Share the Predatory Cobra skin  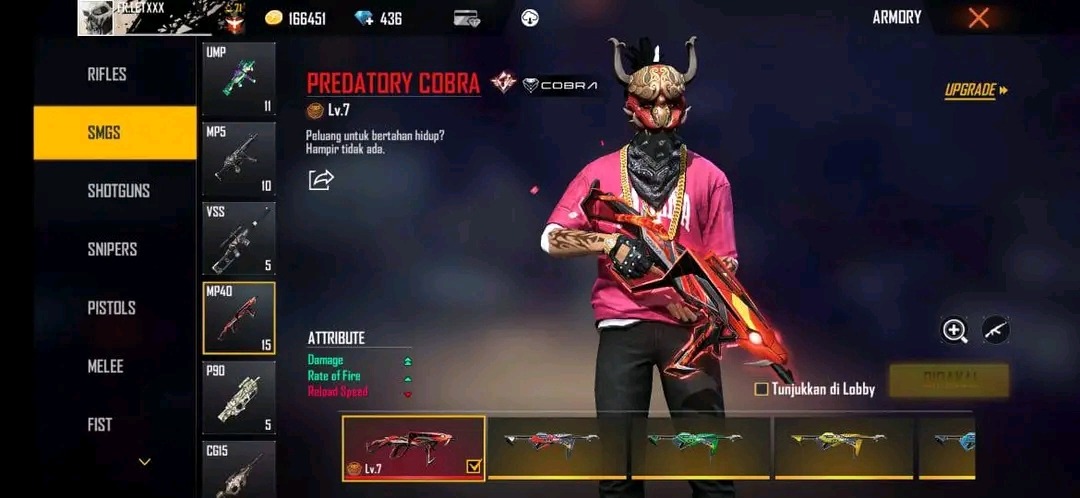(x=321, y=180)
